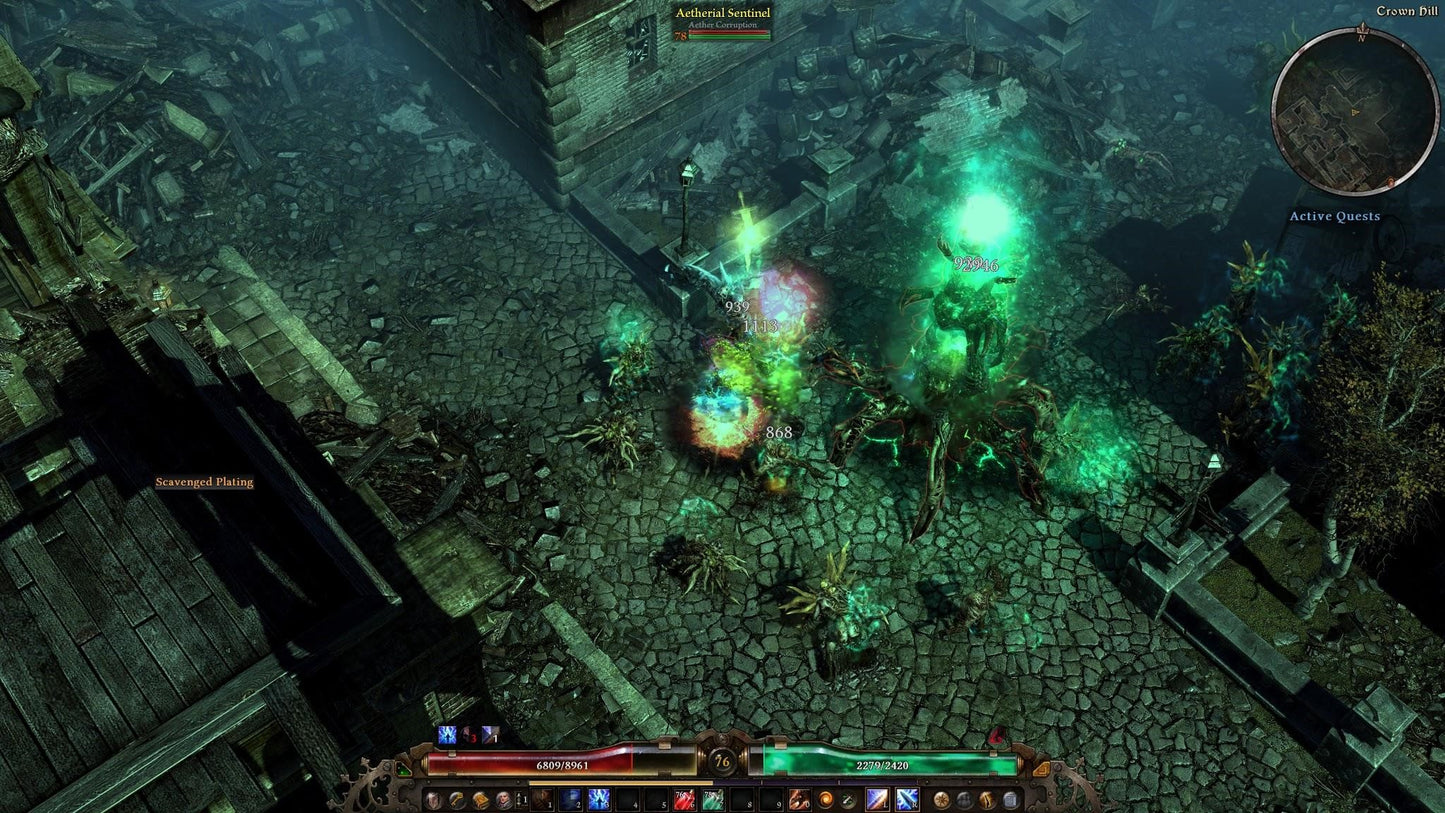This screenshot has height=813, width=1445.
Task: Click the hotbar page stepper up arrow
Action: pos(520,796)
